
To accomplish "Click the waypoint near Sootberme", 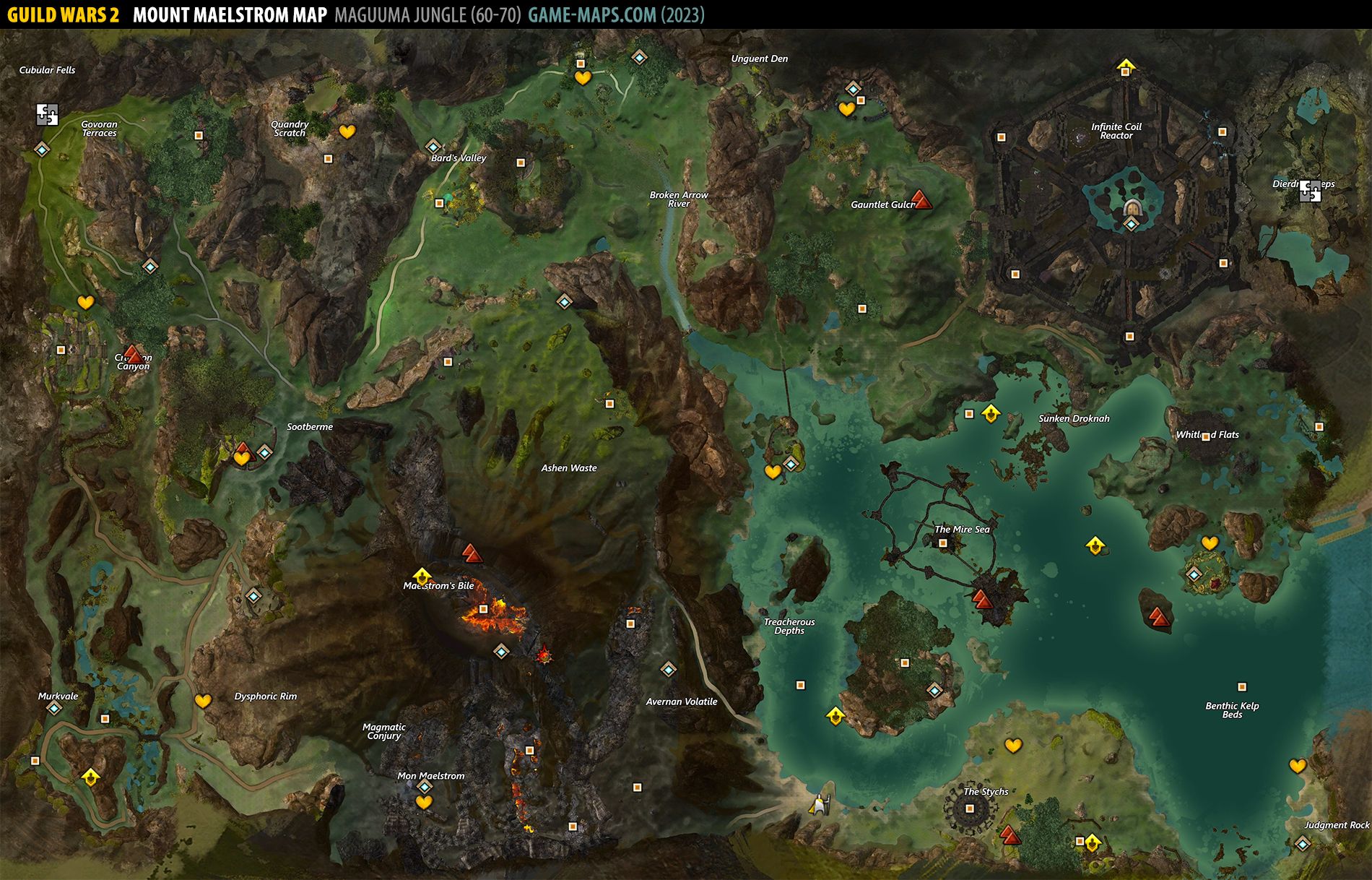I will [264, 453].
